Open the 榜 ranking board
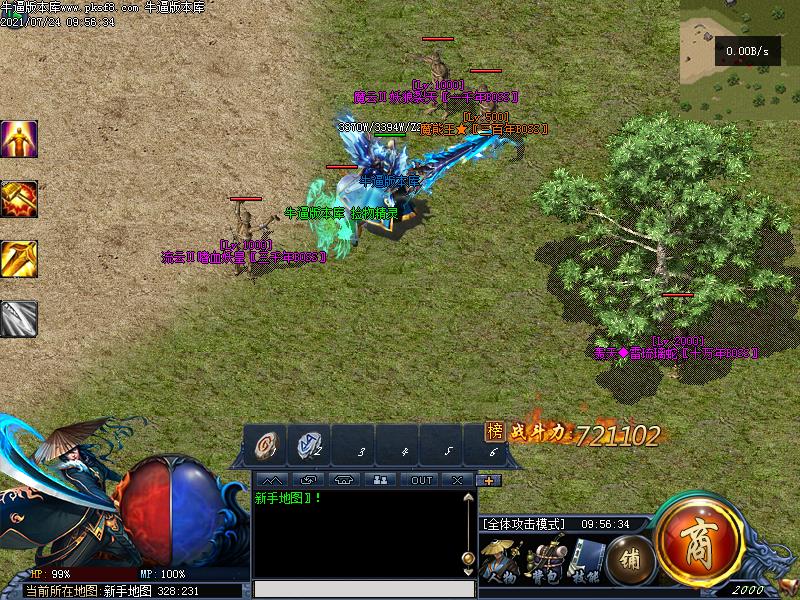The height and width of the screenshot is (600, 800). [494, 432]
